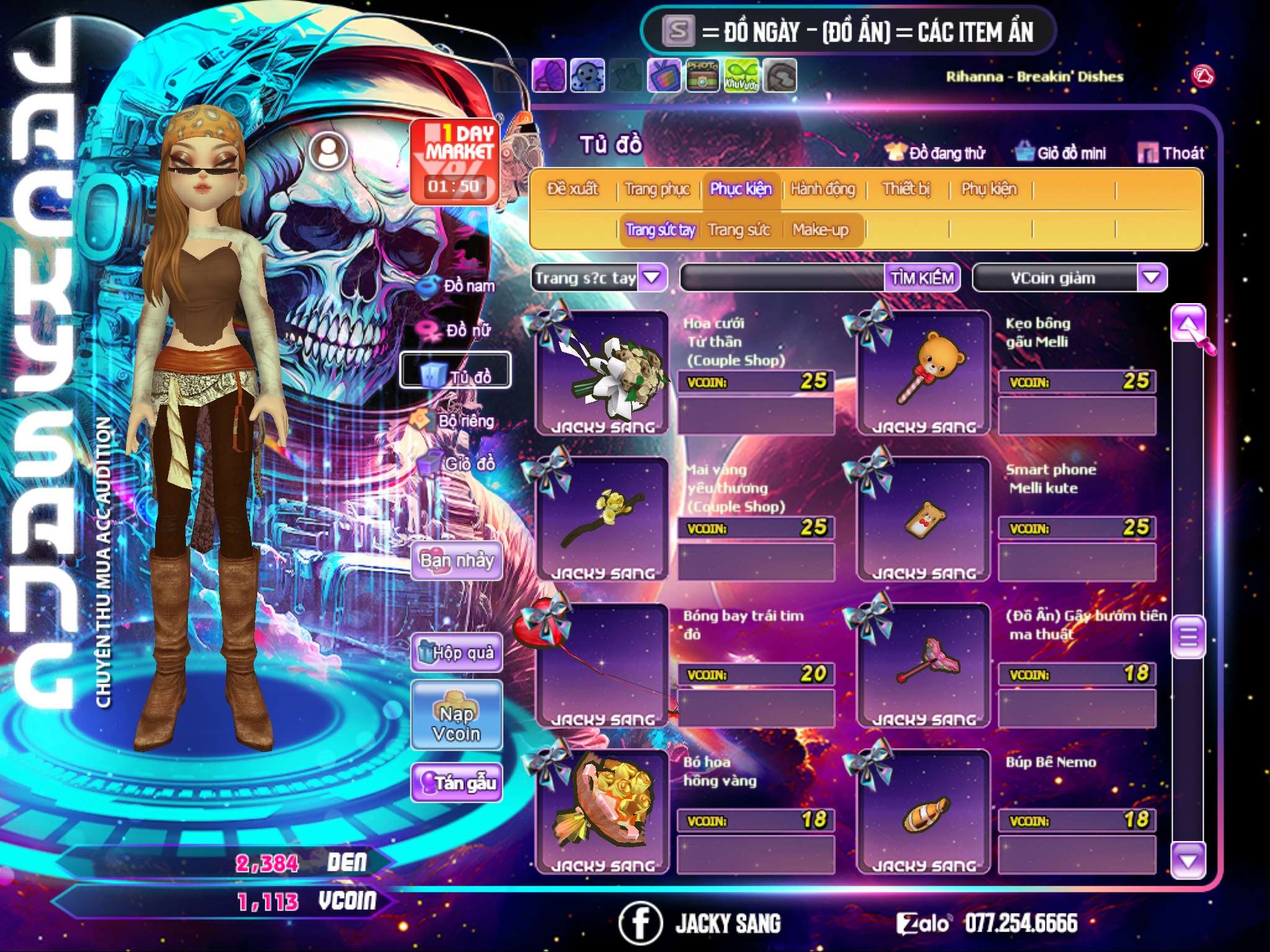This screenshot has height=952, width=1270.
Task: Click the TÌM KIẾM search button
Action: click(x=921, y=278)
